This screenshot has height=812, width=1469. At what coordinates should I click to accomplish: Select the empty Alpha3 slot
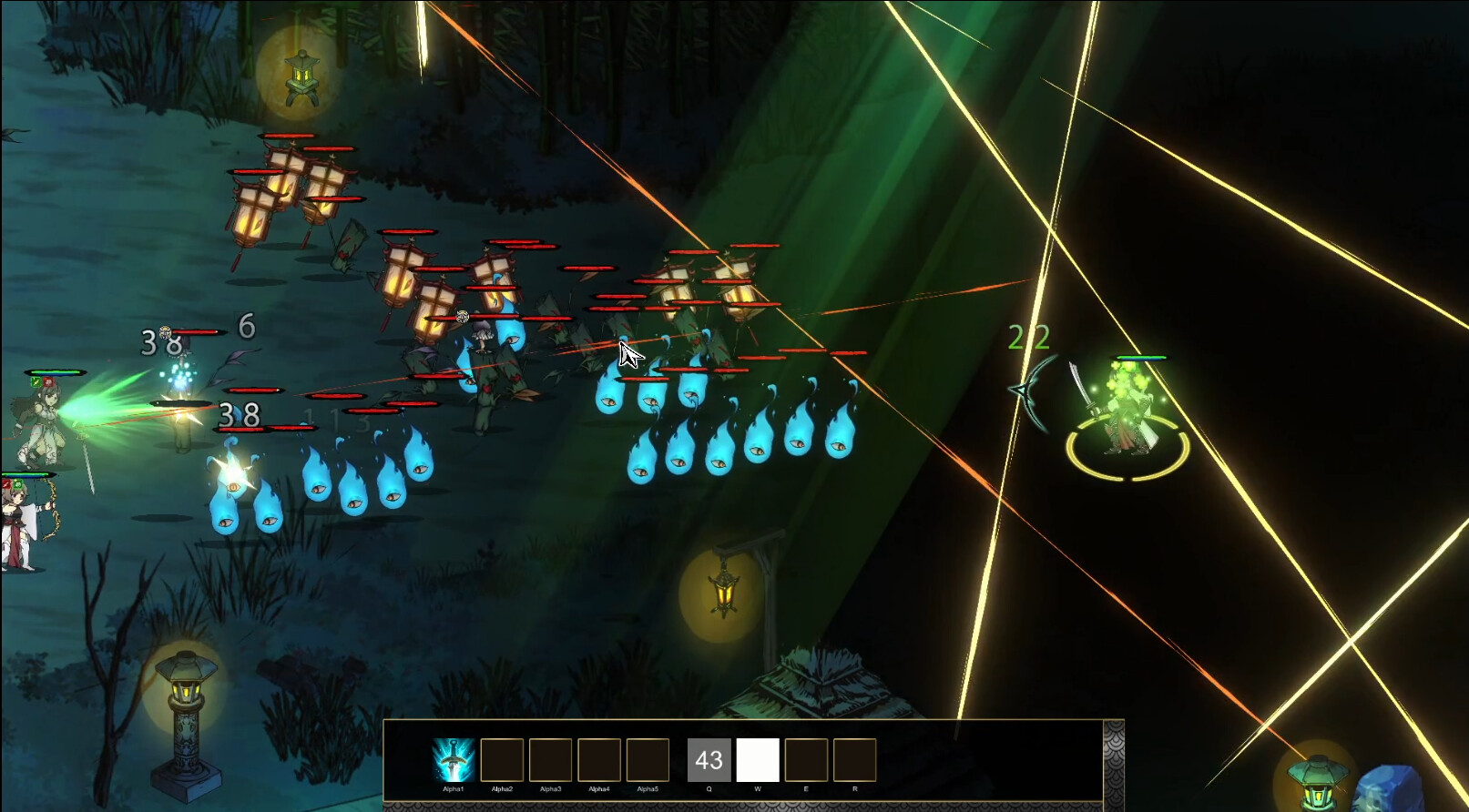tap(553, 757)
